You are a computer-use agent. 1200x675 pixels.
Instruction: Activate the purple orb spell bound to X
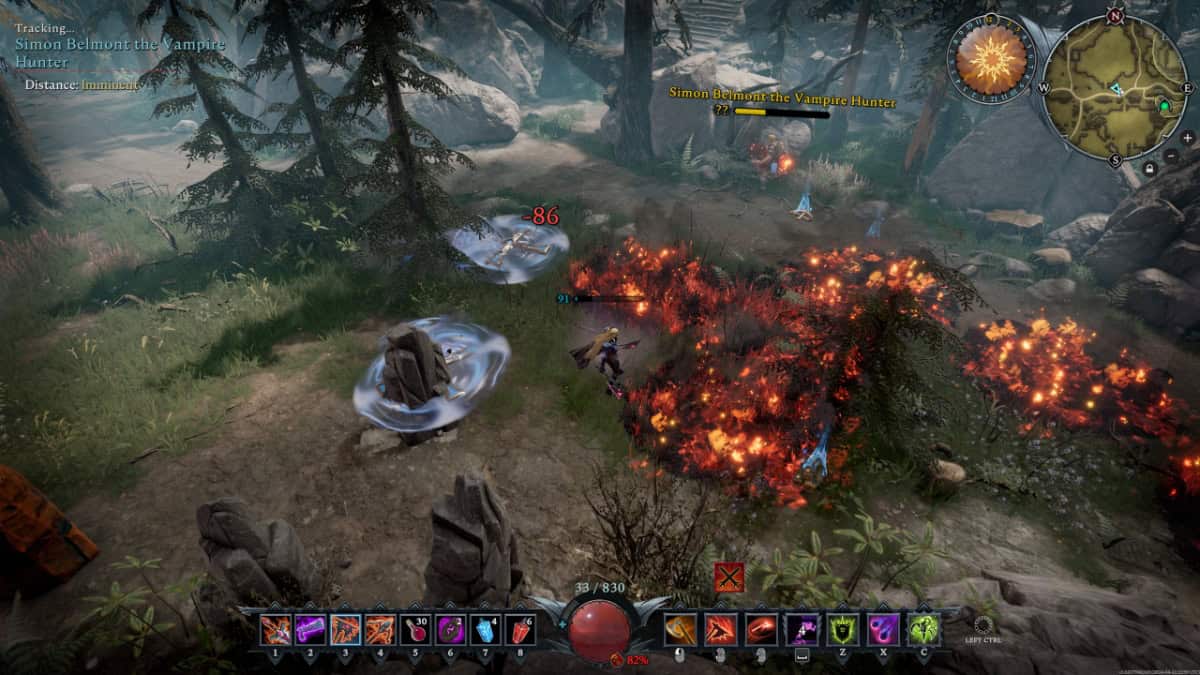click(x=882, y=630)
